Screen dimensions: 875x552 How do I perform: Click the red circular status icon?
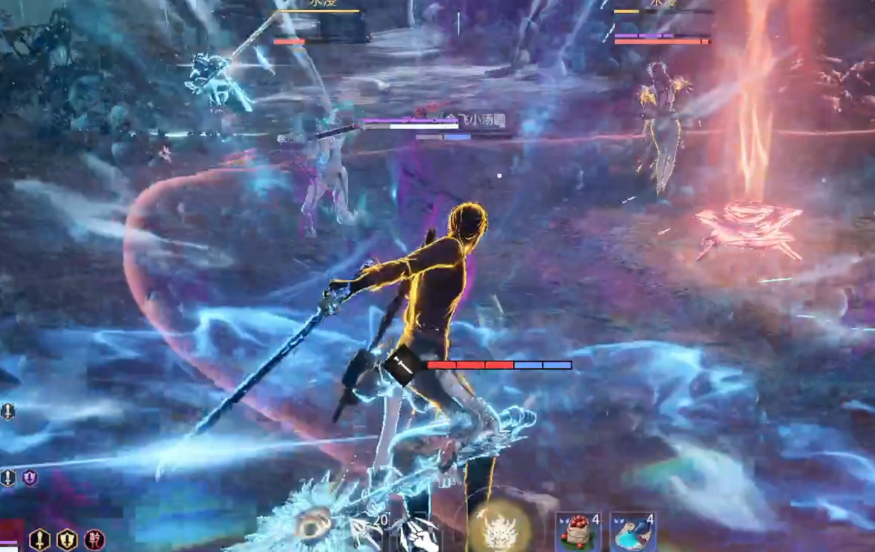point(94,540)
